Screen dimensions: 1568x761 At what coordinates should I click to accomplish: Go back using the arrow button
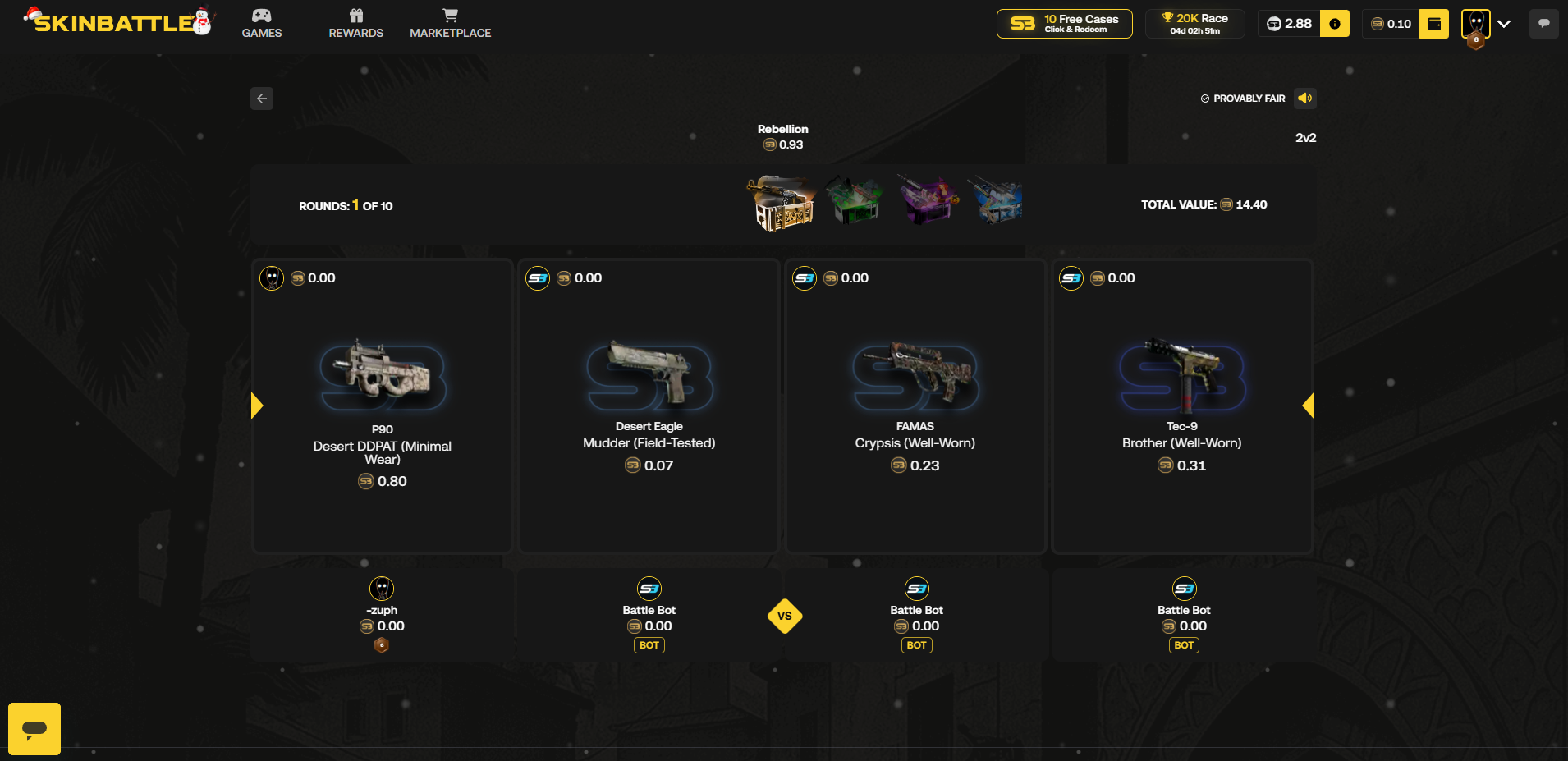click(261, 98)
